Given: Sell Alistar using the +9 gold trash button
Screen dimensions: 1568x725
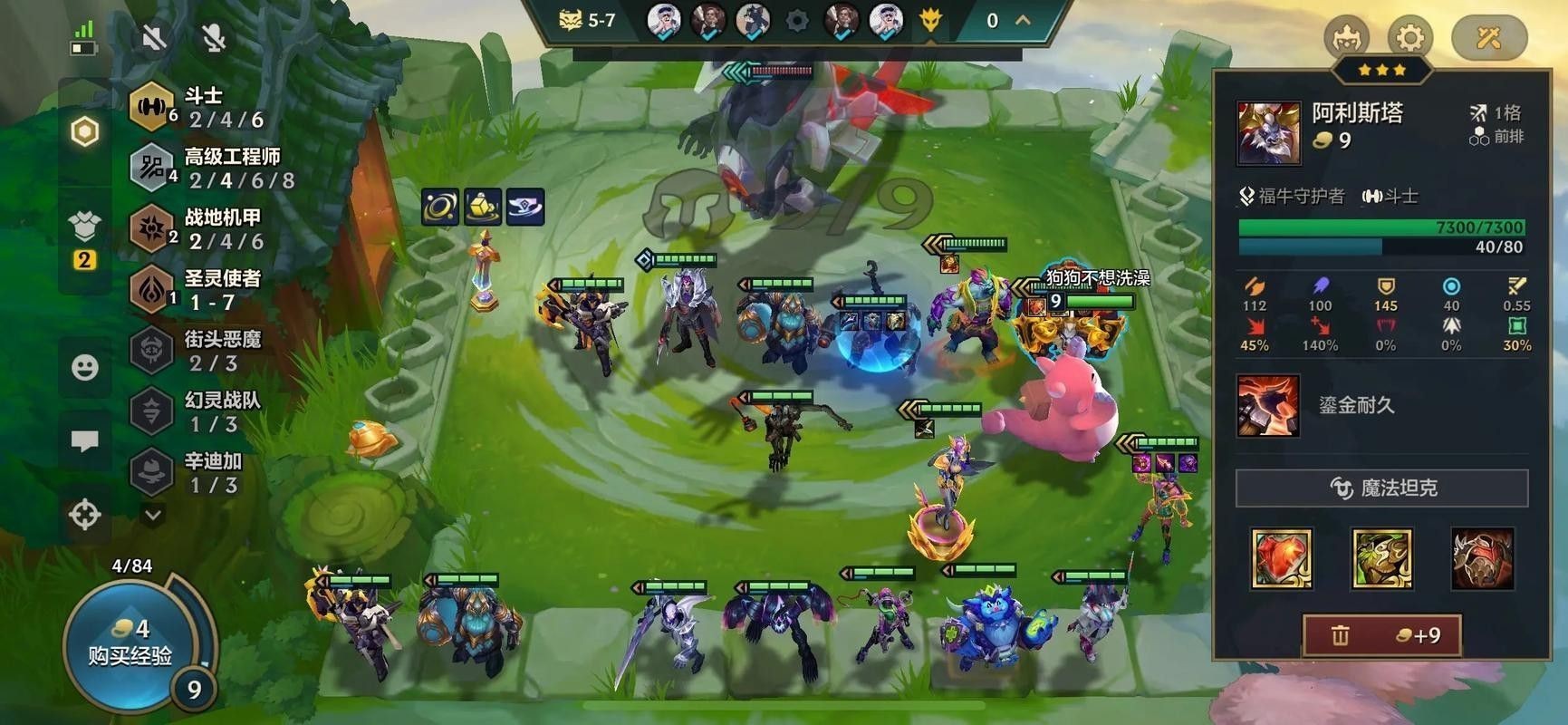Looking at the screenshot, I should coord(1382,635).
